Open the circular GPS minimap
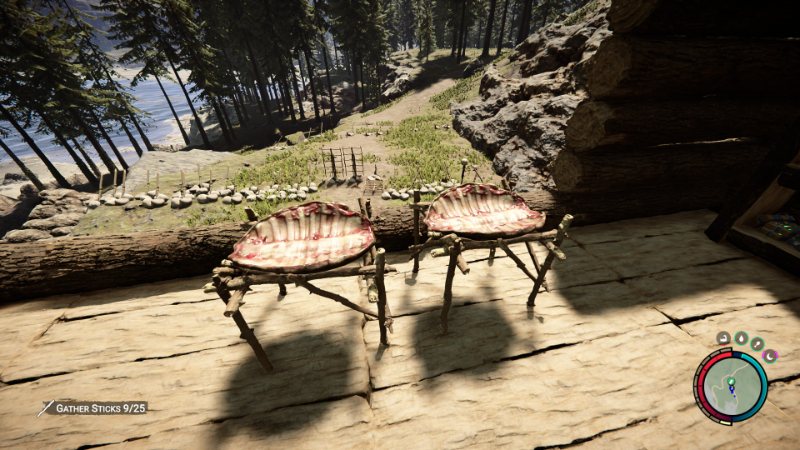The image size is (800, 450). 731,386
